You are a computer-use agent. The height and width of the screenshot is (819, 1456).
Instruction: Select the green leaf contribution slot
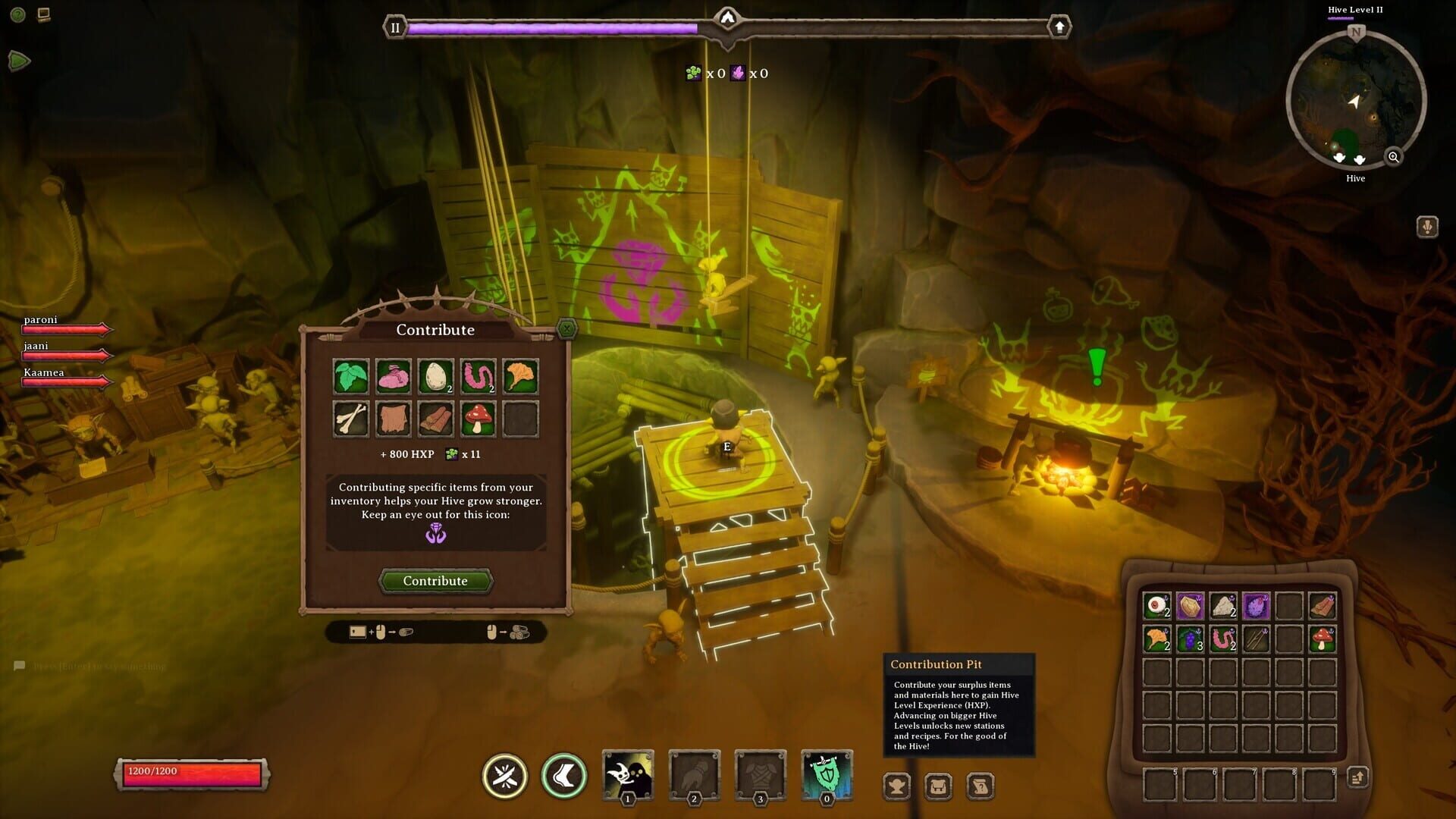(x=351, y=376)
